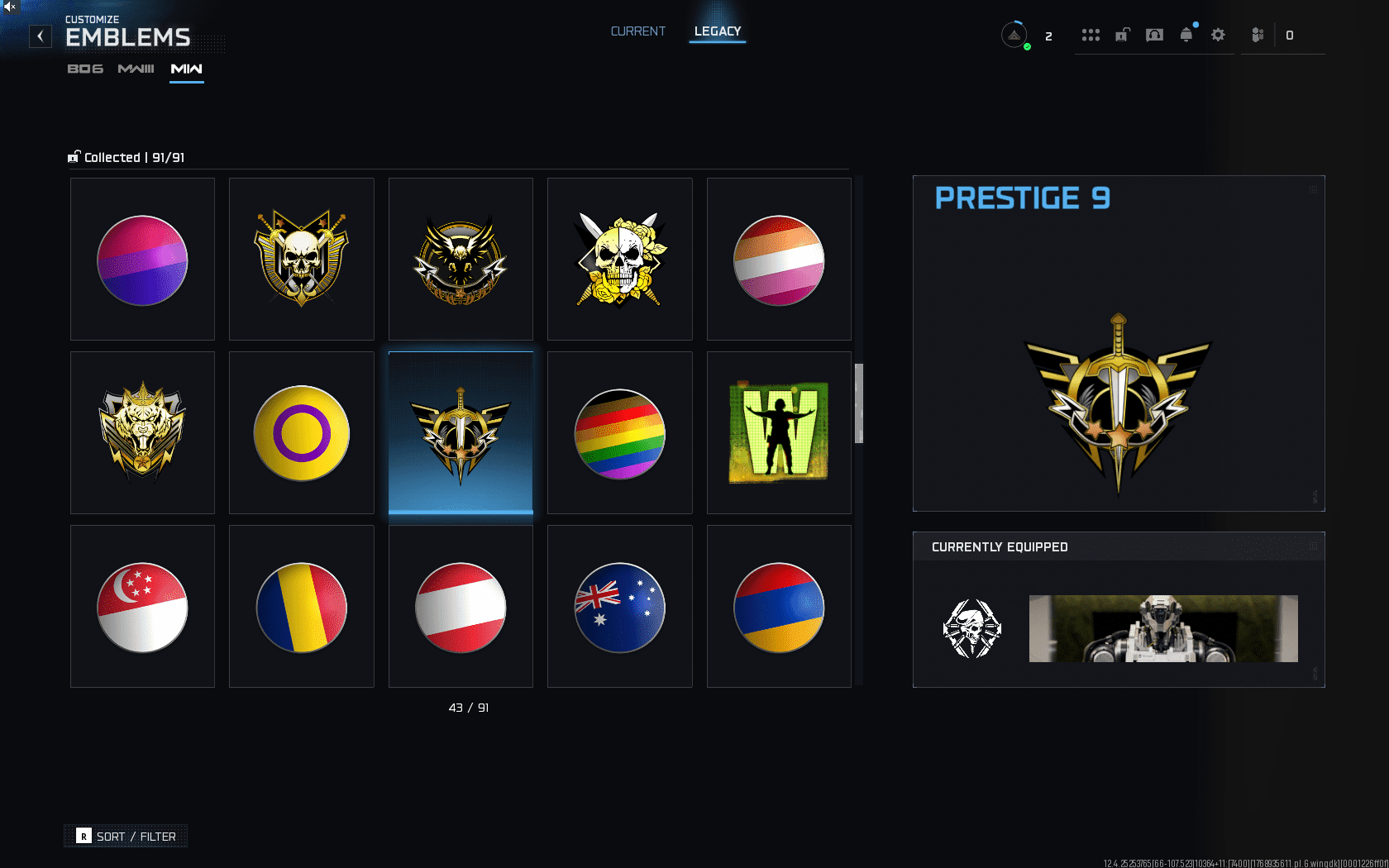The height and width of the screenshot is (868, 1389).
Task: Select the gold skull crossed-swords emblem
Action: (301, 259)
